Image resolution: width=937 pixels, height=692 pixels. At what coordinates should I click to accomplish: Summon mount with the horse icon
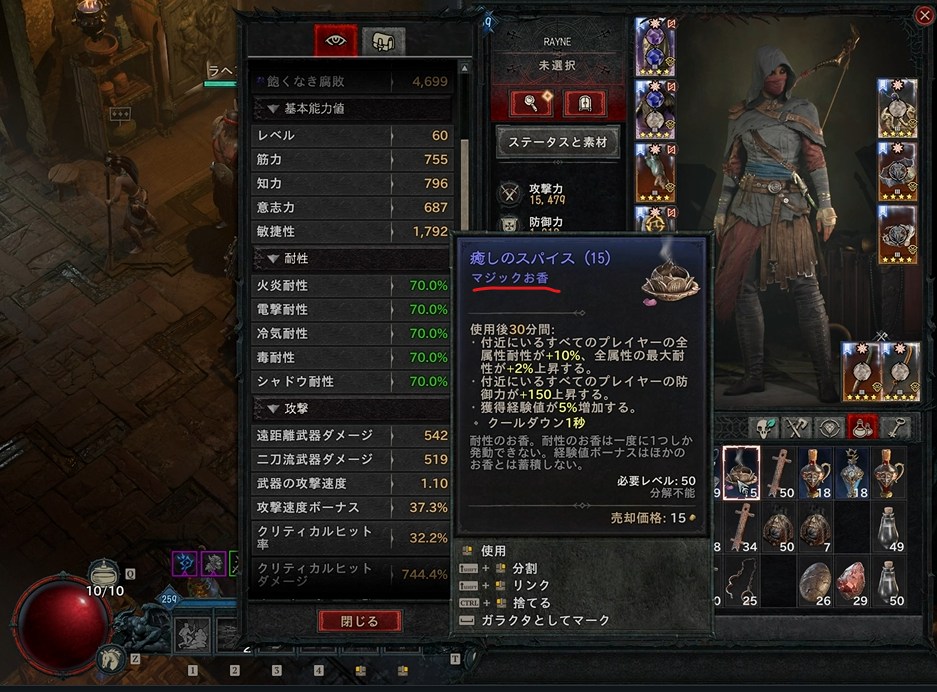click(x=108, y=657)
